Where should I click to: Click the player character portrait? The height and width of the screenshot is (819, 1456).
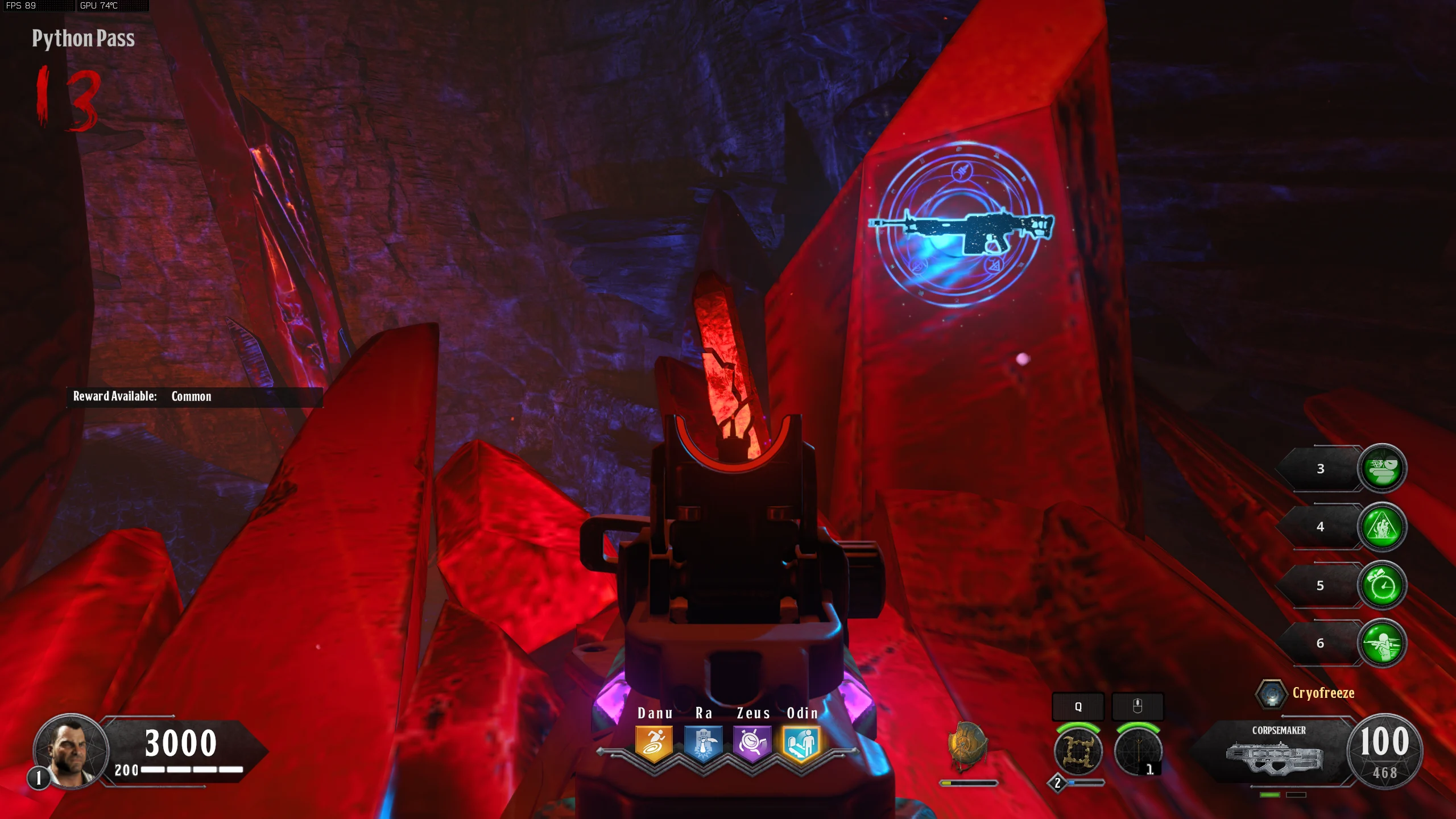(x=71, y=751)
